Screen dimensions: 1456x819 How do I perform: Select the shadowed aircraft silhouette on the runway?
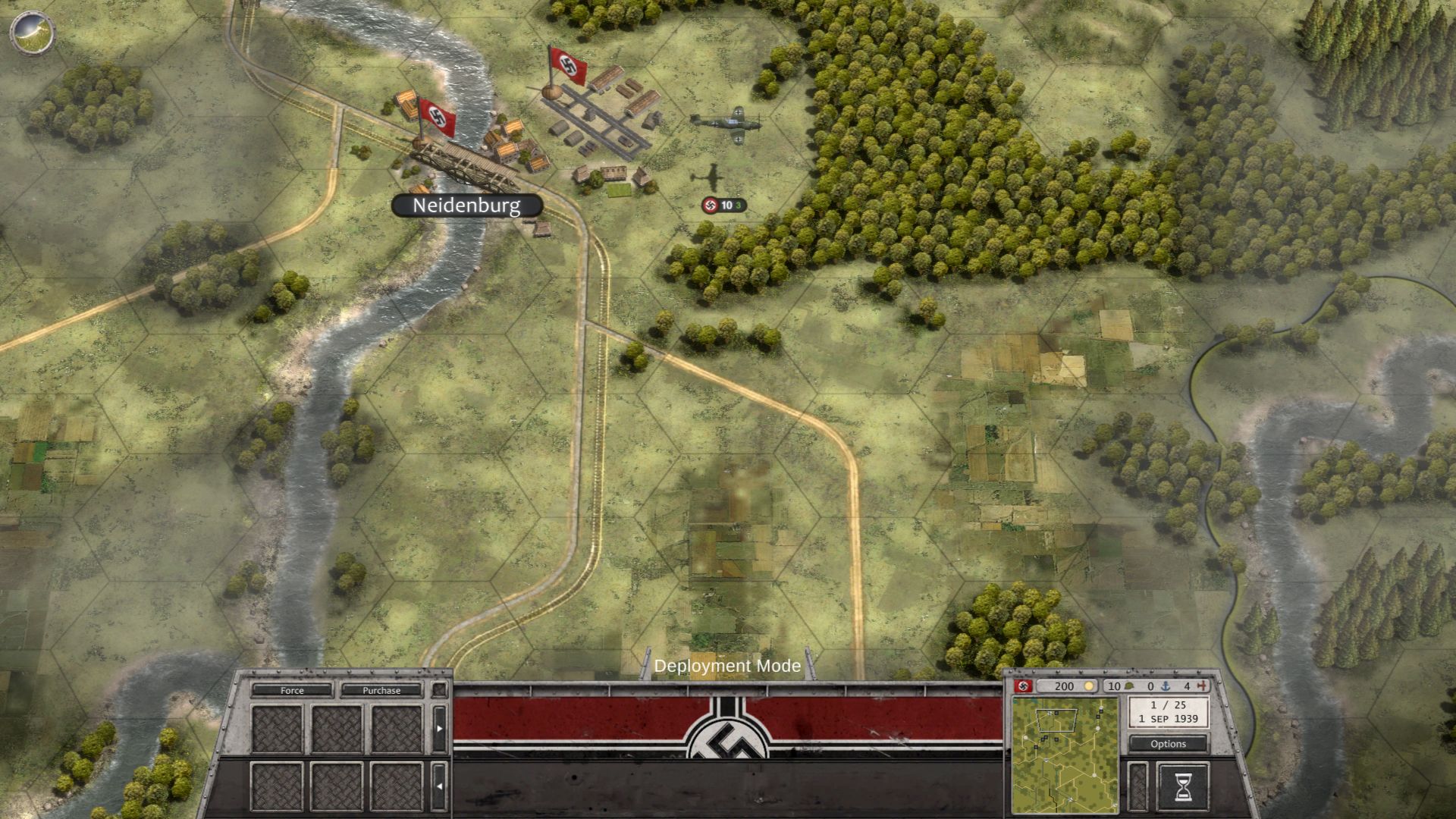711,176
